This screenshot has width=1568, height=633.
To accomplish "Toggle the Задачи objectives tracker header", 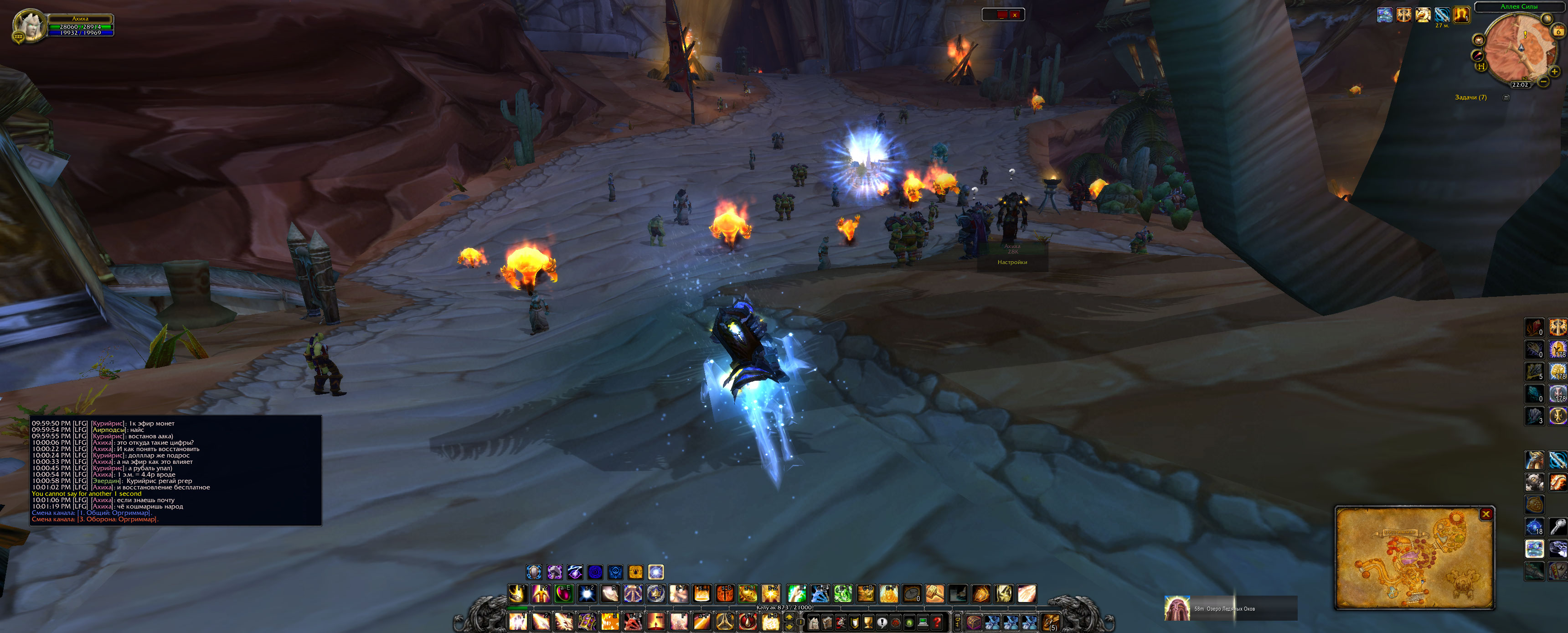I will click(1470, 98).
